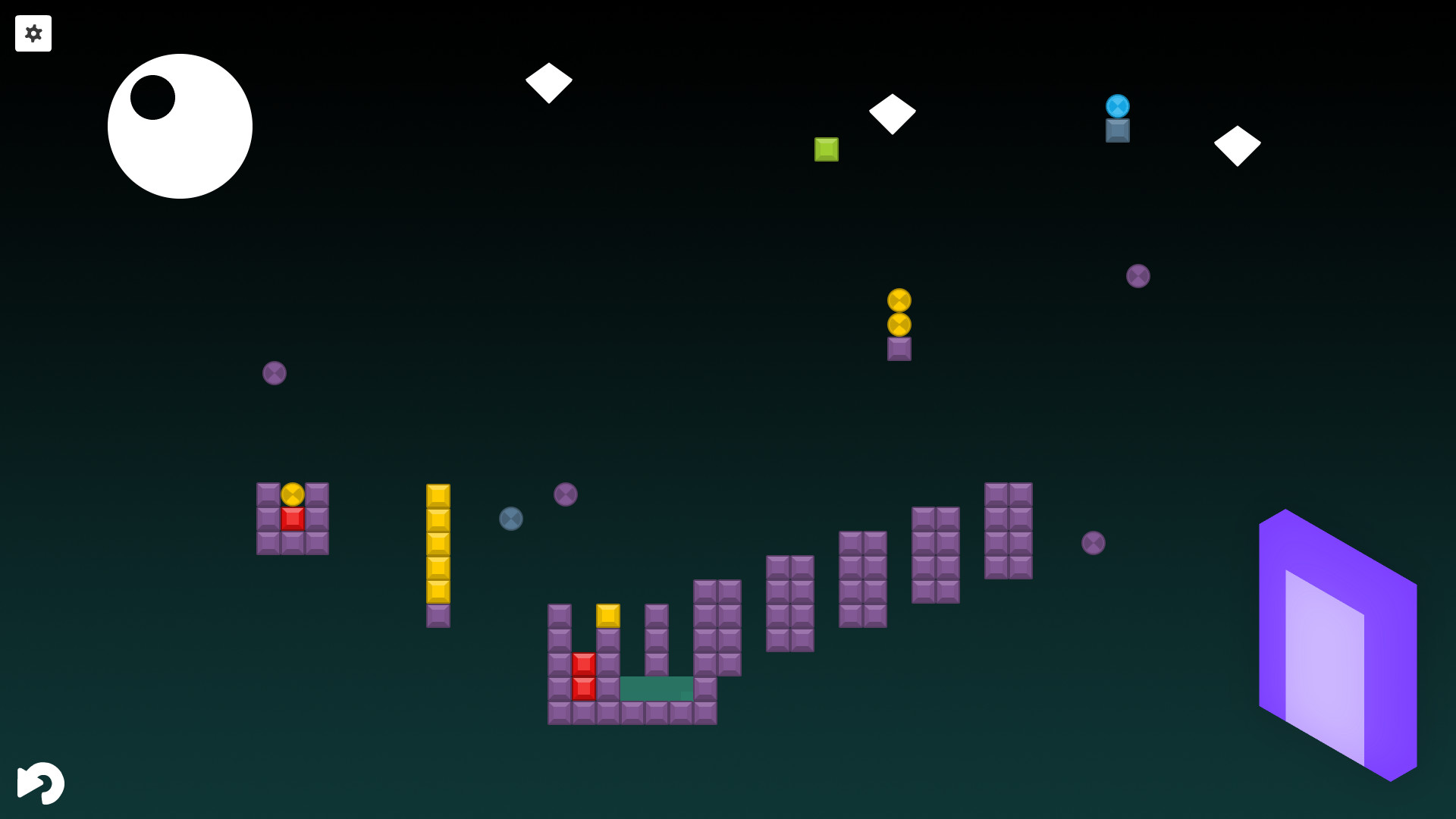Click the teal platform inside the brick pit
Image resolution: width=1456 pixels, height=819 pixels.
[x=656, y=688]
